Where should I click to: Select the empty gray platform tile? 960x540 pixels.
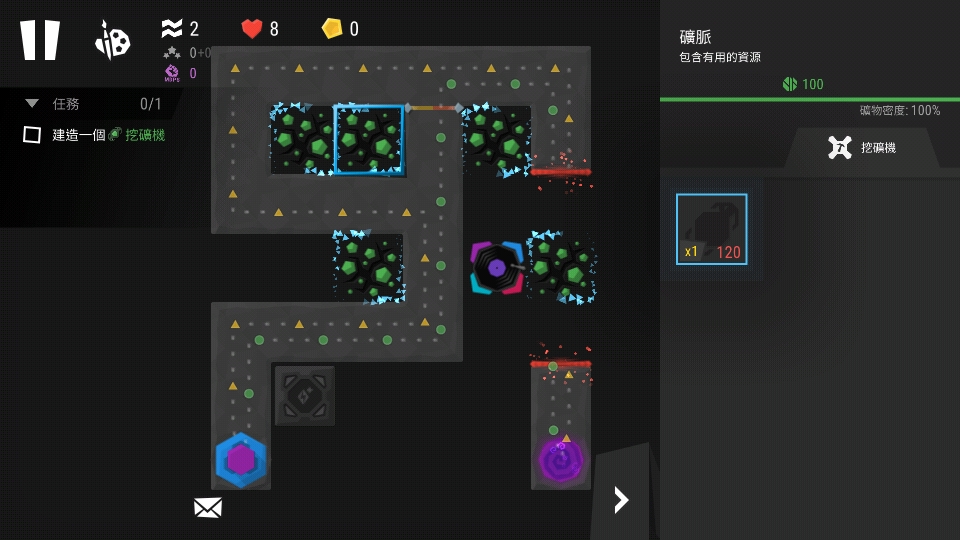(x=304, y=396)
